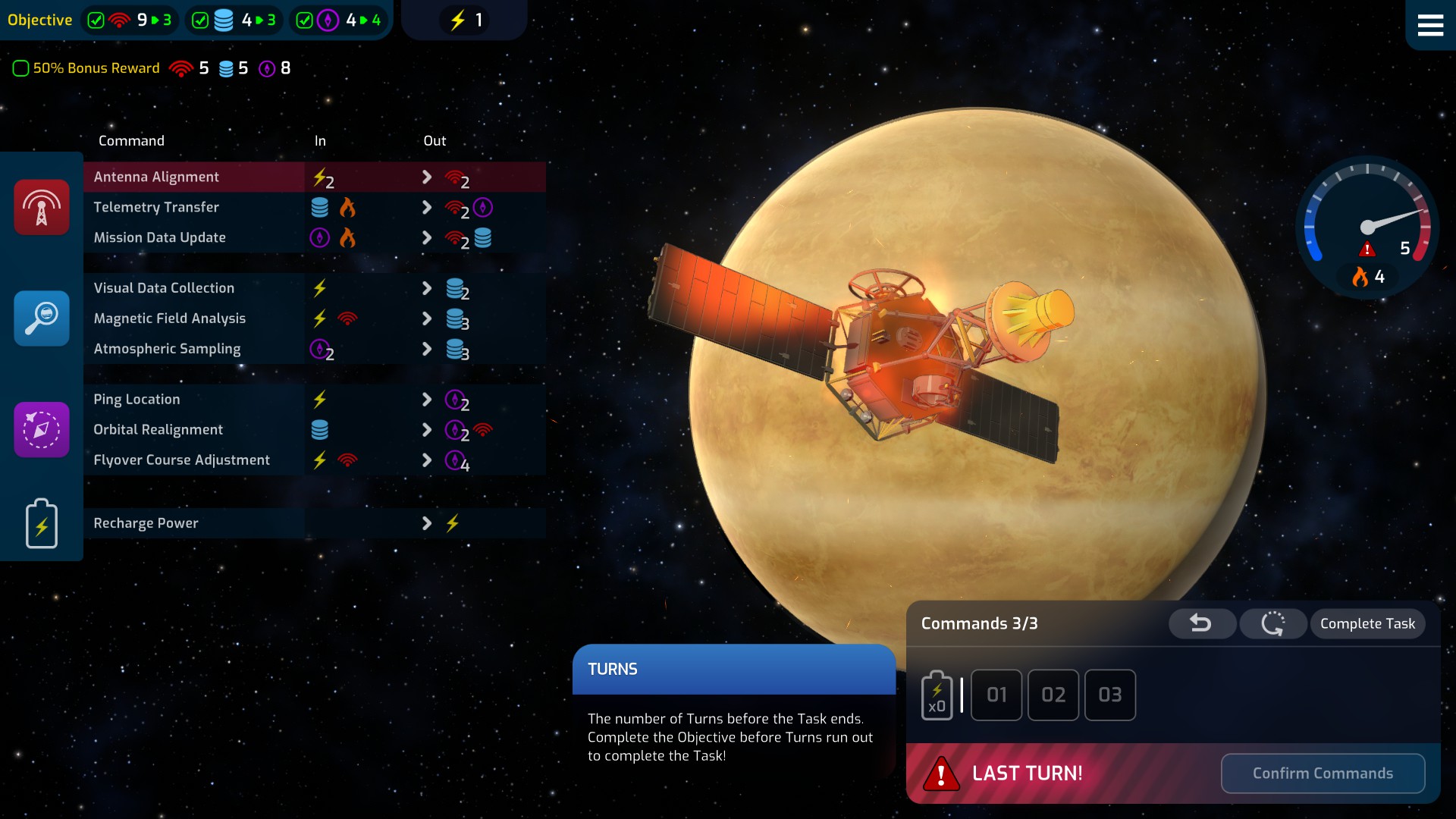
Task: Confirm Commands for this turn
Action: click(1323, 773)
